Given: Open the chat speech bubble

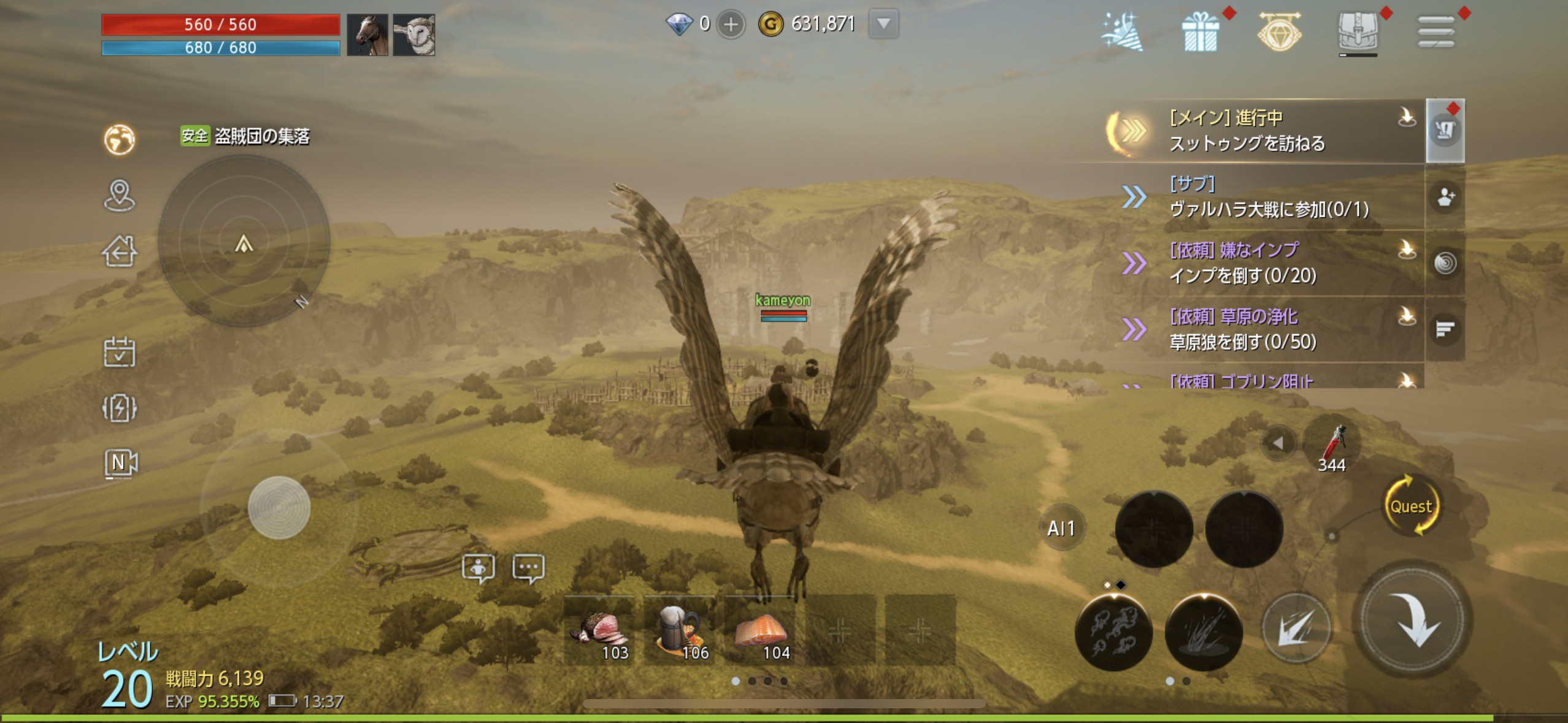Looking at the screenshot, I should coord(528,567).
